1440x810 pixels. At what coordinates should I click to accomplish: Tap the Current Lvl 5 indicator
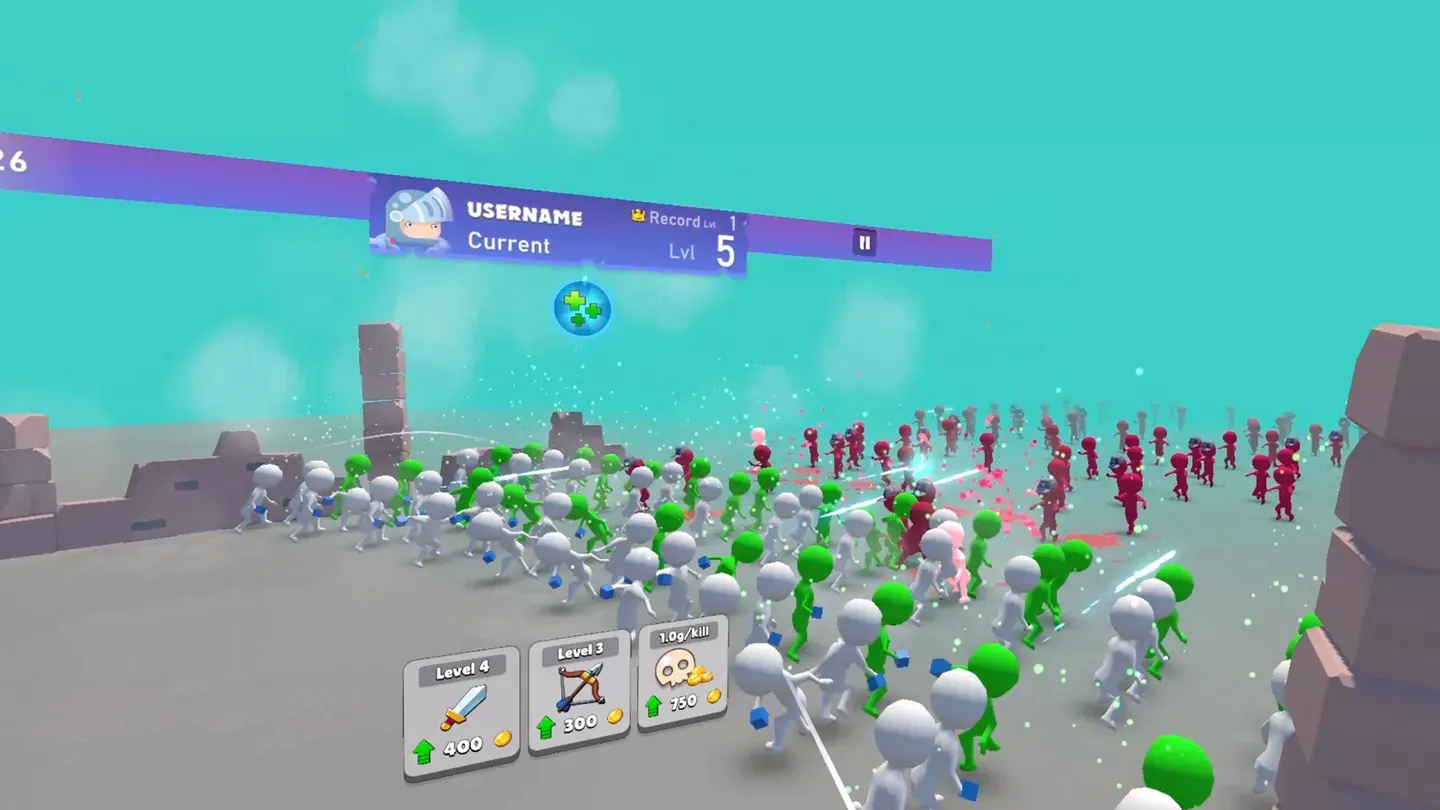[703, 250]
